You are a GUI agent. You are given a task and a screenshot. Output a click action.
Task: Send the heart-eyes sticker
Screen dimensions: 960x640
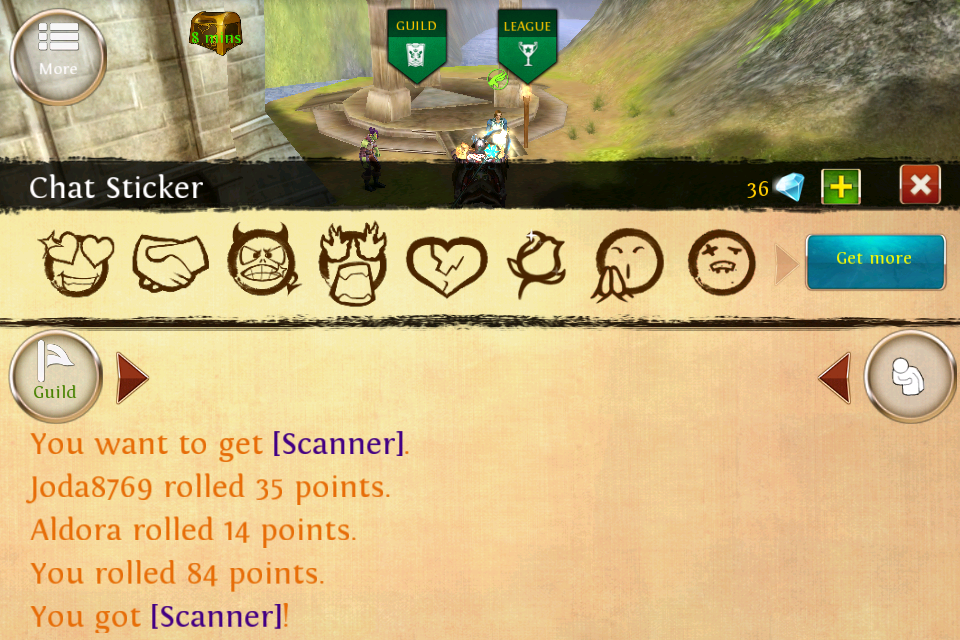click(76, 263)
